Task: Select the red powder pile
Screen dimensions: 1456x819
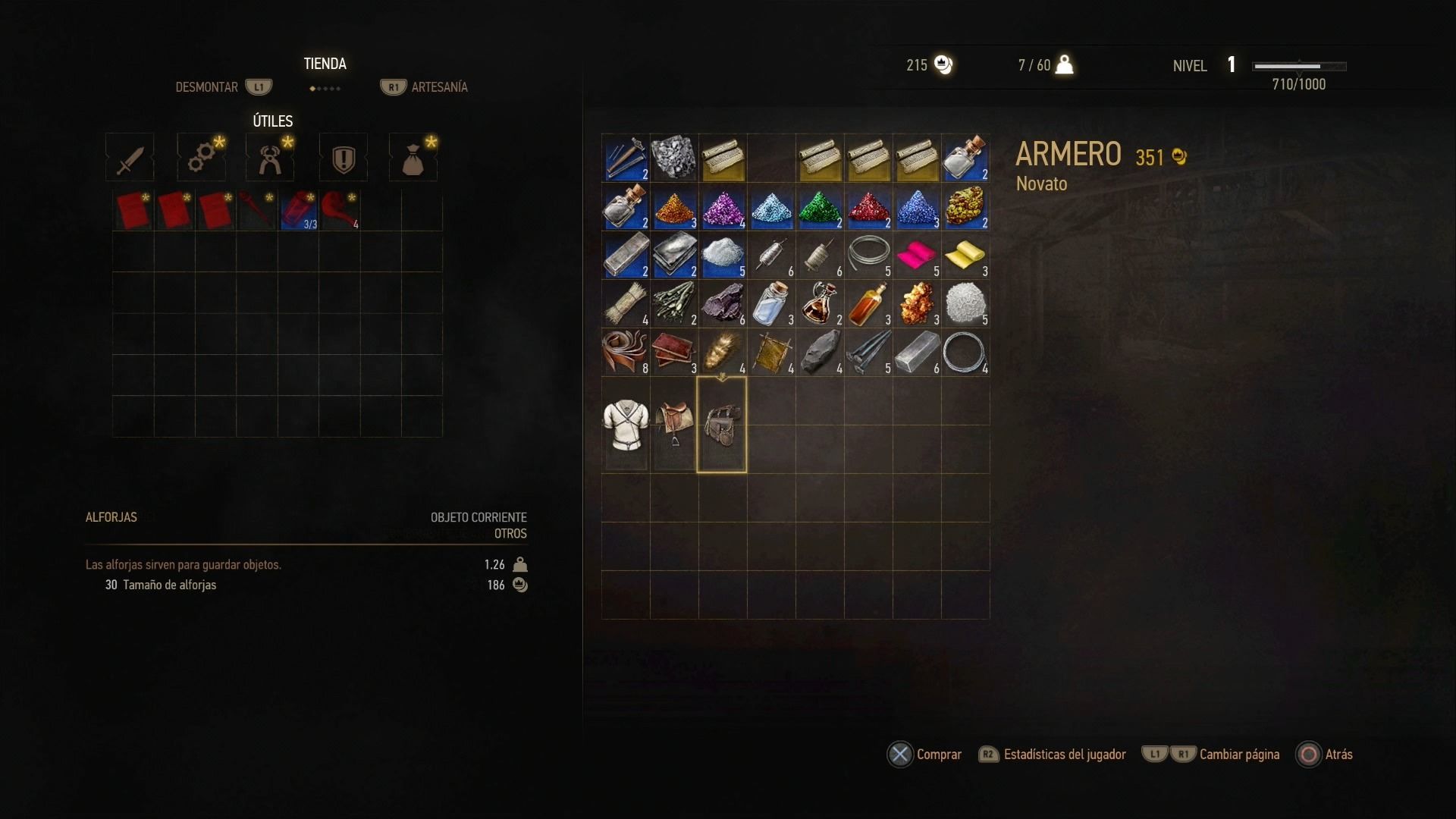Action: coord(868,208)
